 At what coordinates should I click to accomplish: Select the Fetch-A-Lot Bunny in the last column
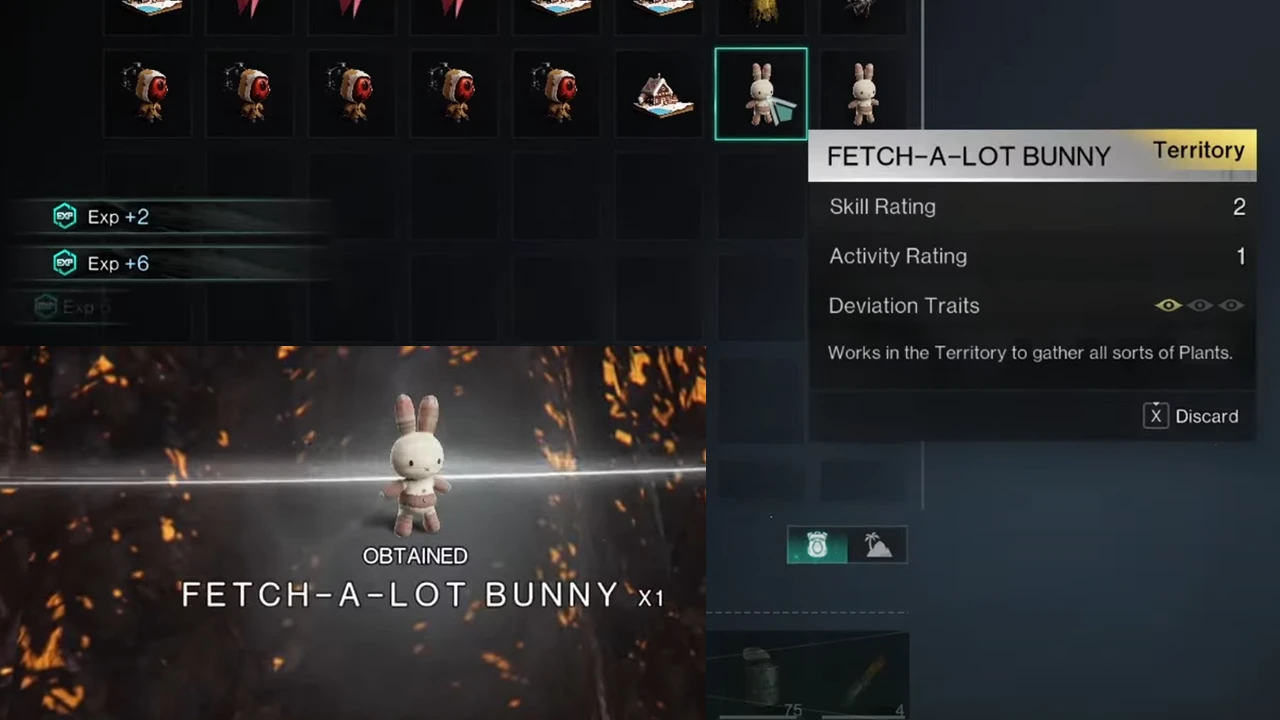pyautogui.click(x=862, y=93)
